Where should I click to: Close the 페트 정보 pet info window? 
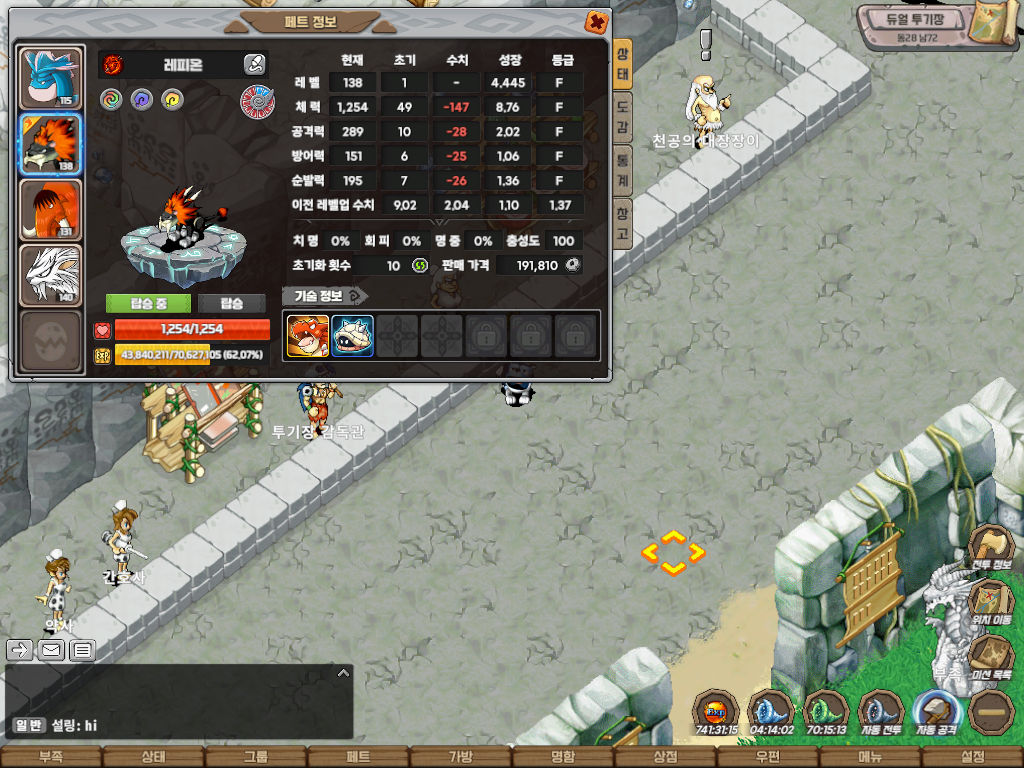pos(596,21)
